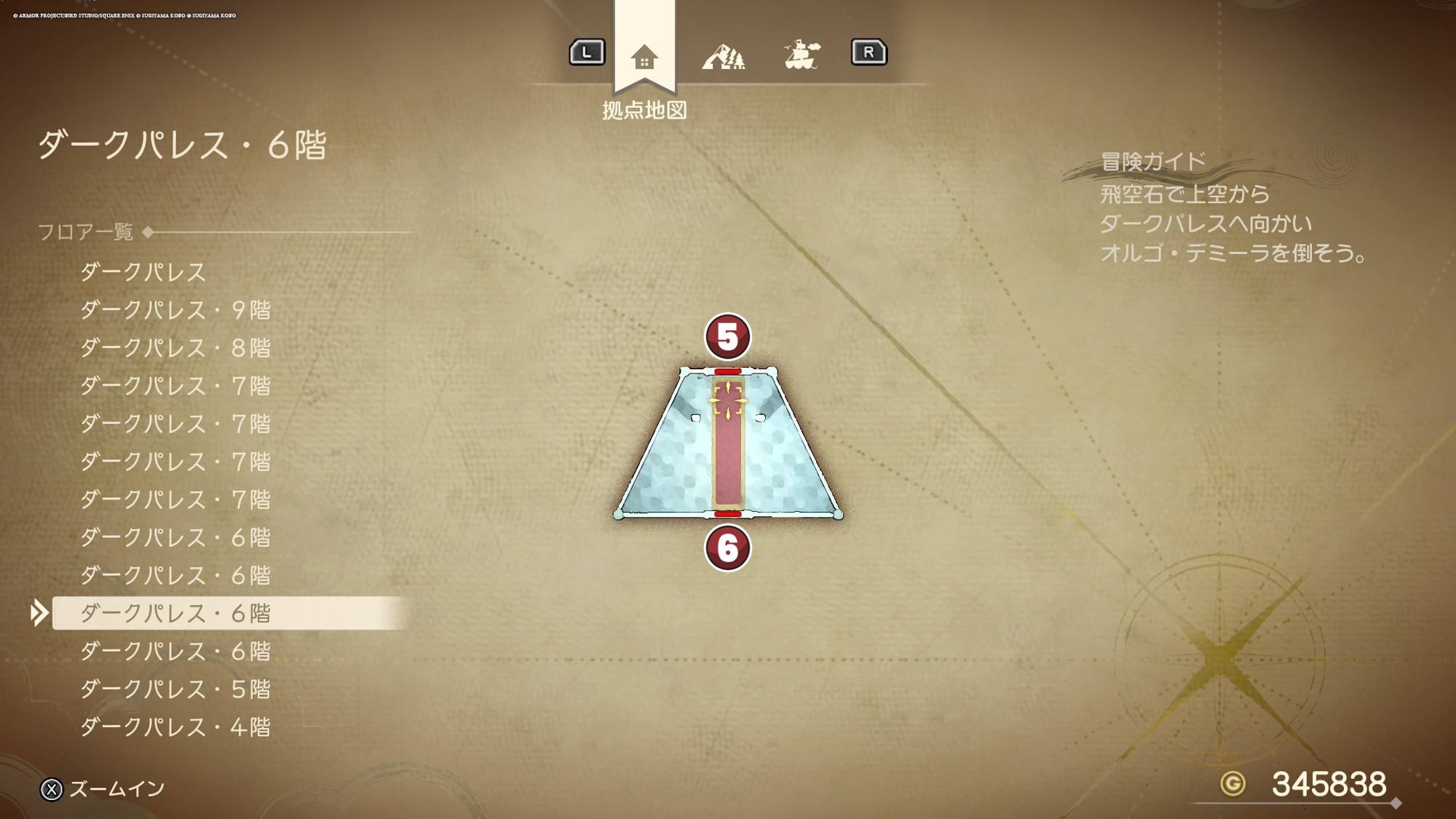Viewport: 1456px width, 819px height.
Task: Select the ダークパレス entry at top of floor list
Action: (x=143, y=272)
